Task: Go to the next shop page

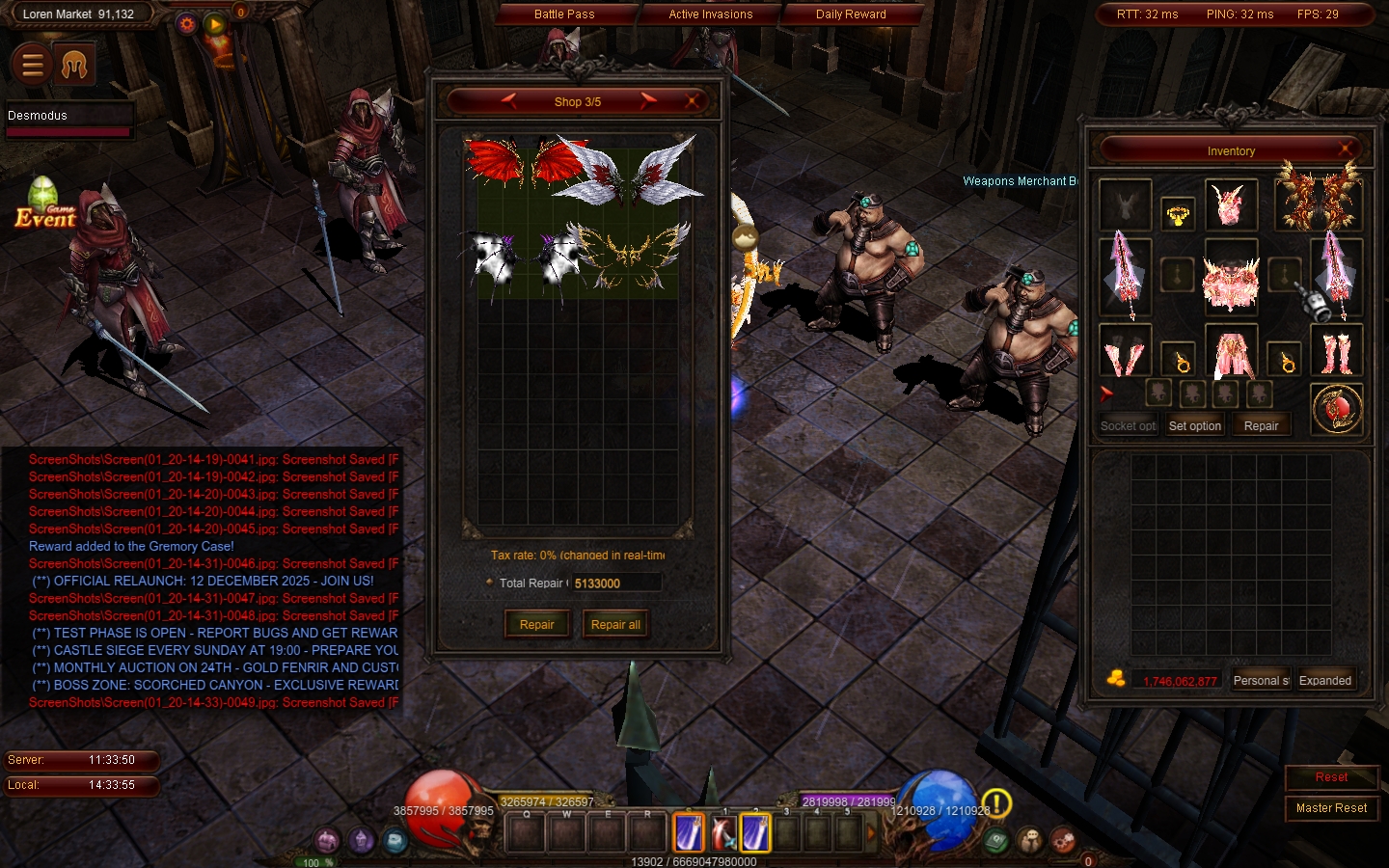Action: (648, 100)
